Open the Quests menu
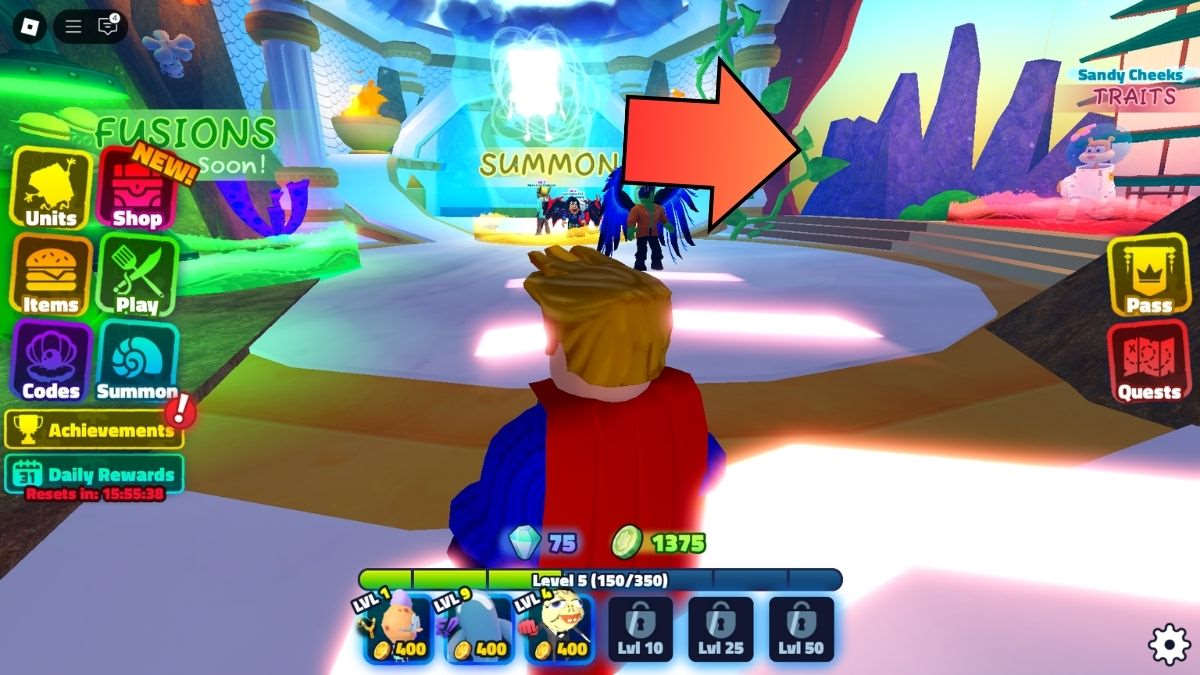The height and width of the screenshot is (675, 1200). coord(1149,361)
